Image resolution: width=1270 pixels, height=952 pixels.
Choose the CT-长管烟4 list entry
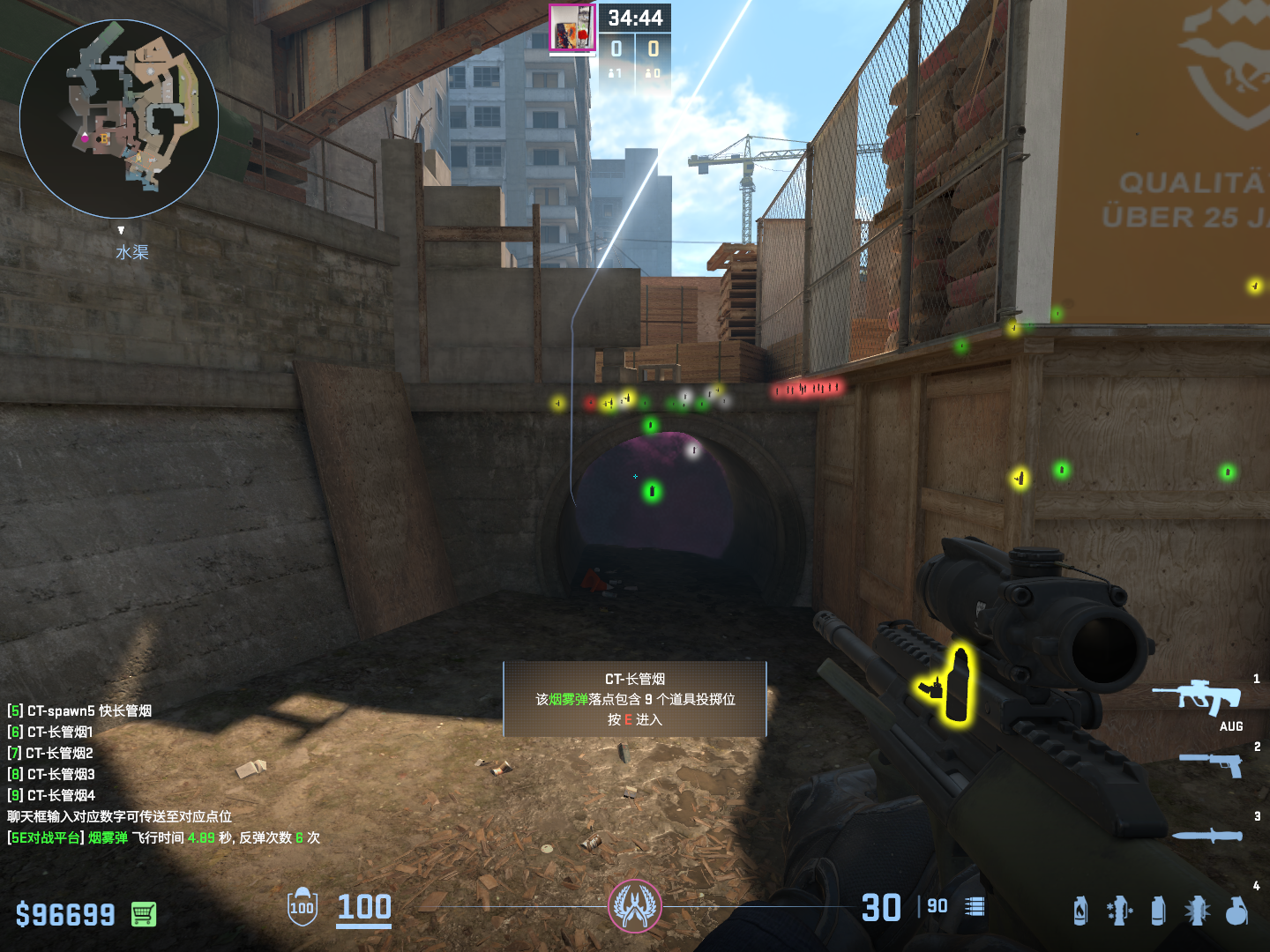pos(52,795)
